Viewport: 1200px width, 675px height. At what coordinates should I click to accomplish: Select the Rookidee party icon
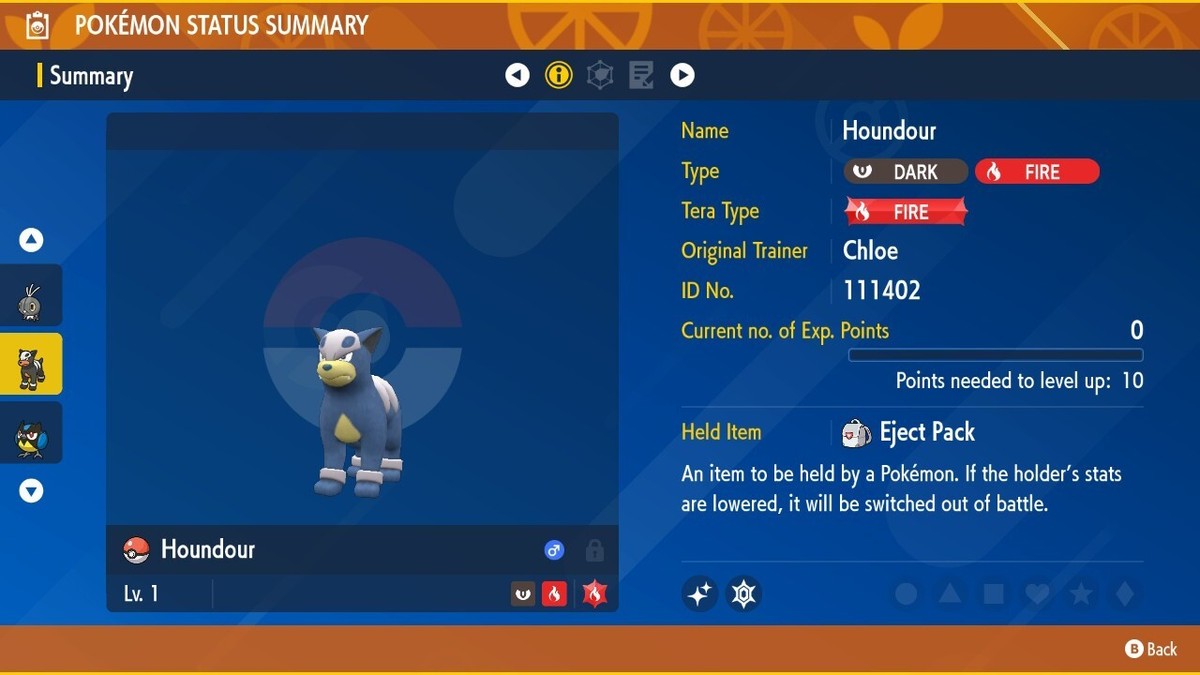30,433
